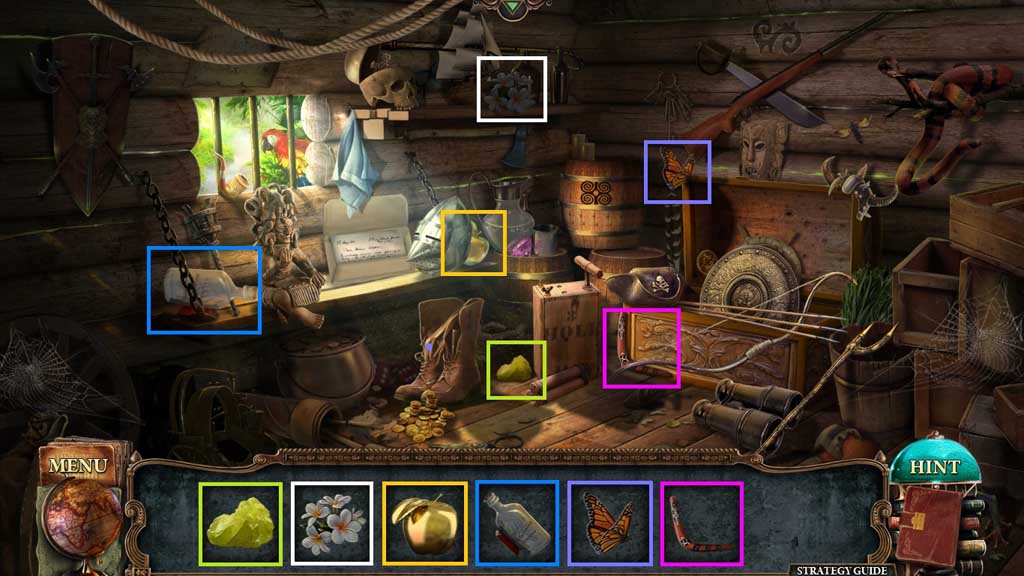Open the MENU button
Screen dimensions: 1024x576
[77, 466]
